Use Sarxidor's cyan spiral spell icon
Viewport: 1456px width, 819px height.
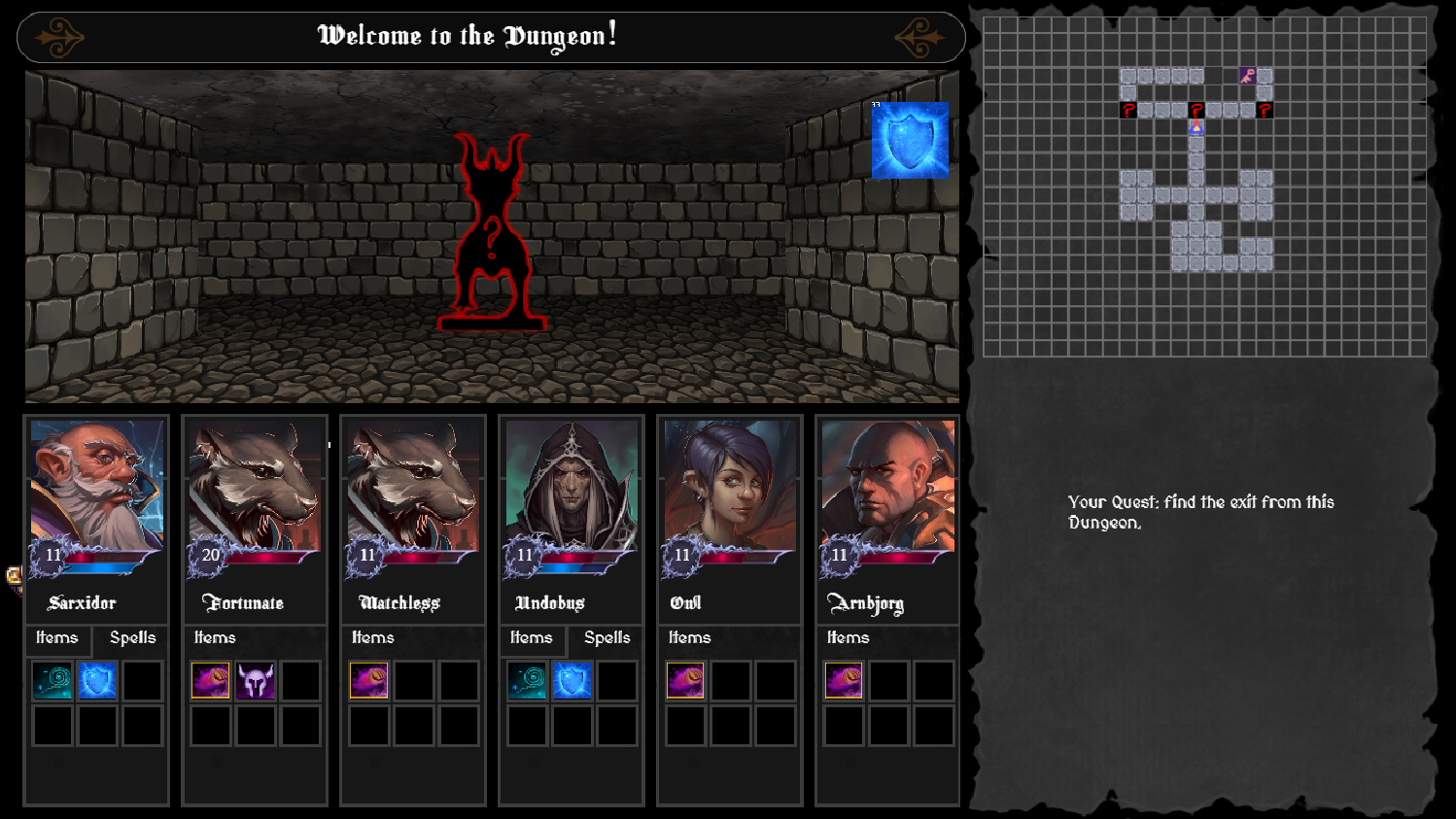coord(52,681)
